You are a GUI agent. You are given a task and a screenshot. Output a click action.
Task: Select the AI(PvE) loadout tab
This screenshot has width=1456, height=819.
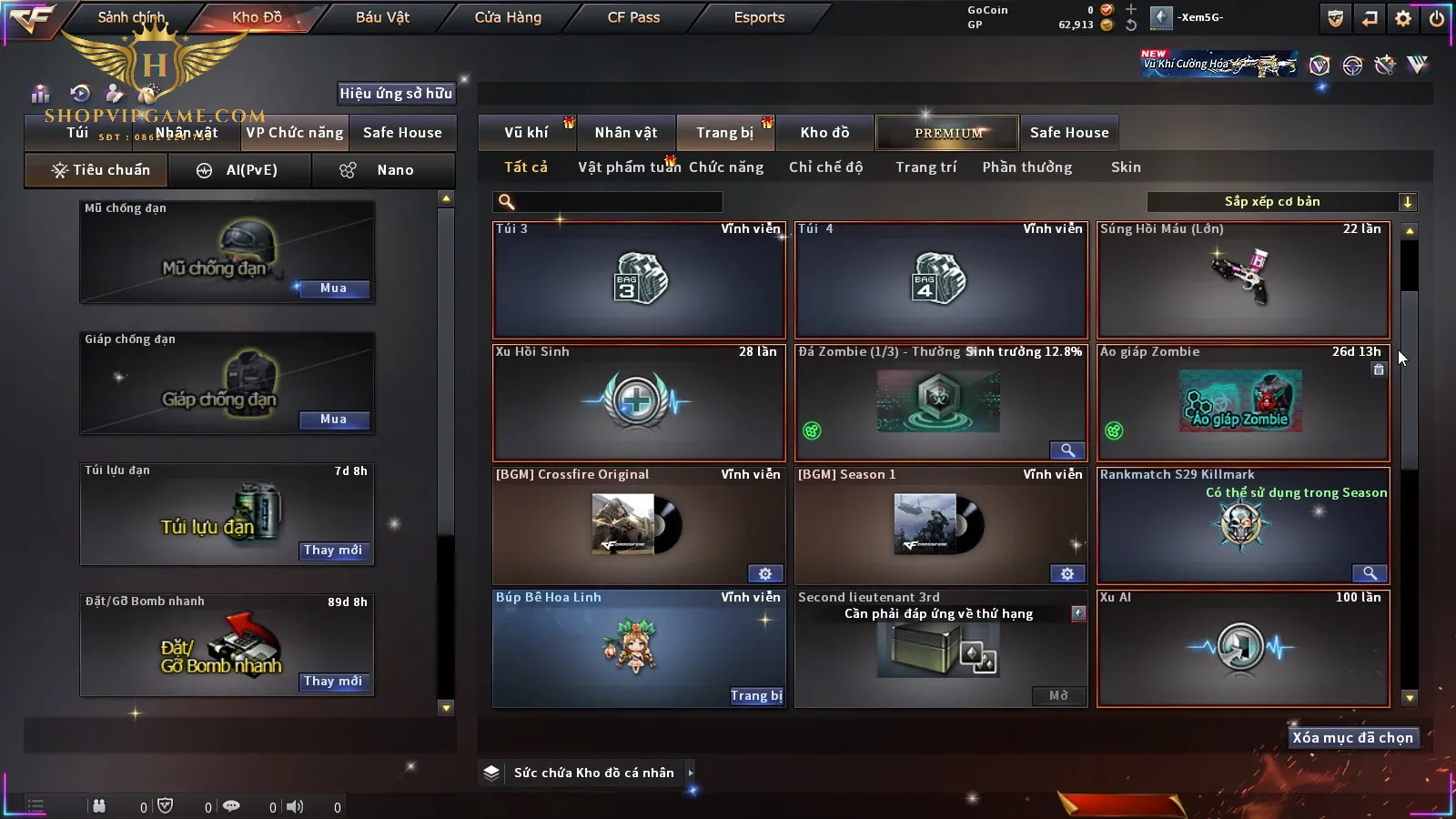pos(238,170)
